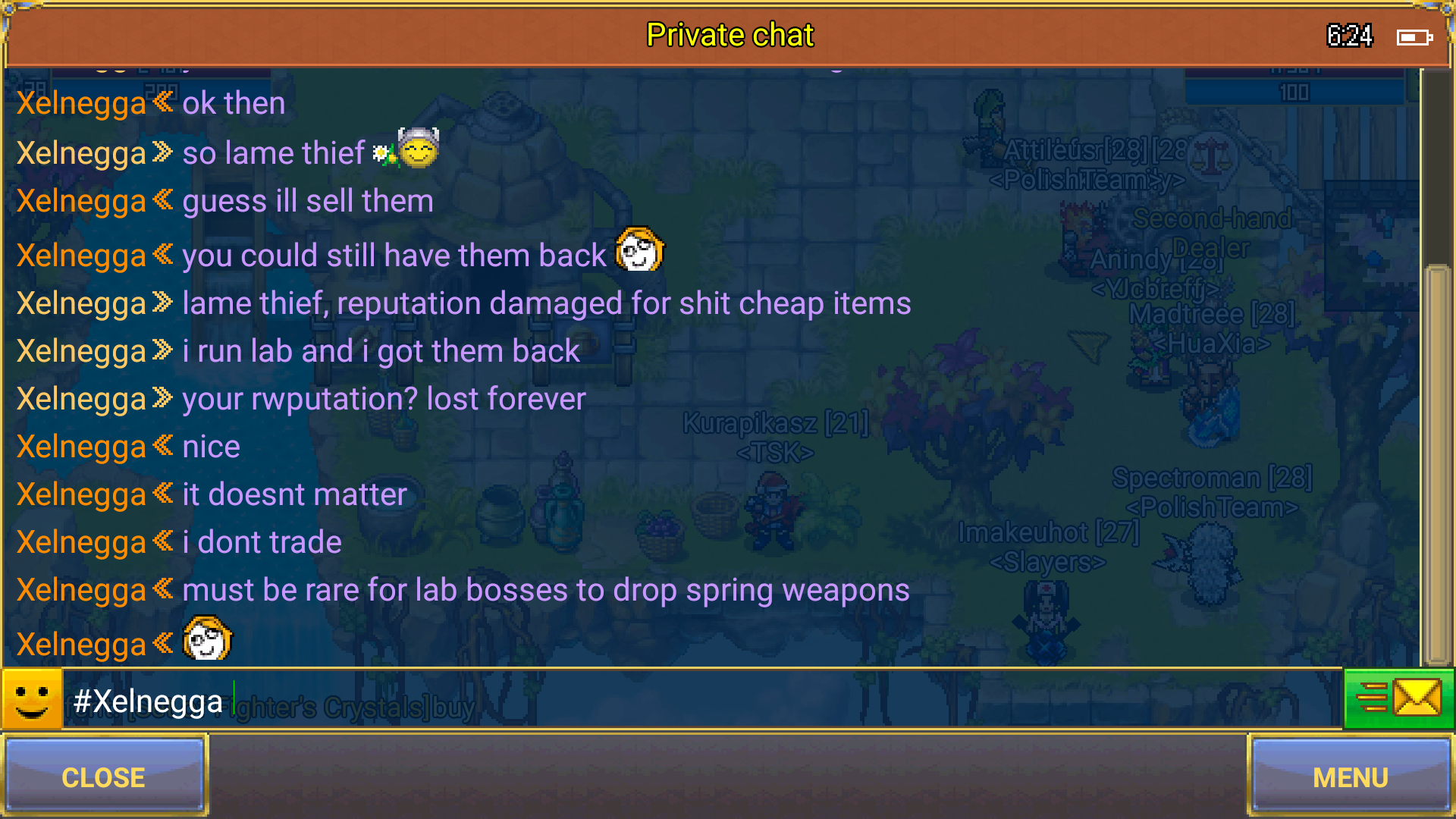Open the smiley emoji picker
1456x819 pixels.
[32, 698]
